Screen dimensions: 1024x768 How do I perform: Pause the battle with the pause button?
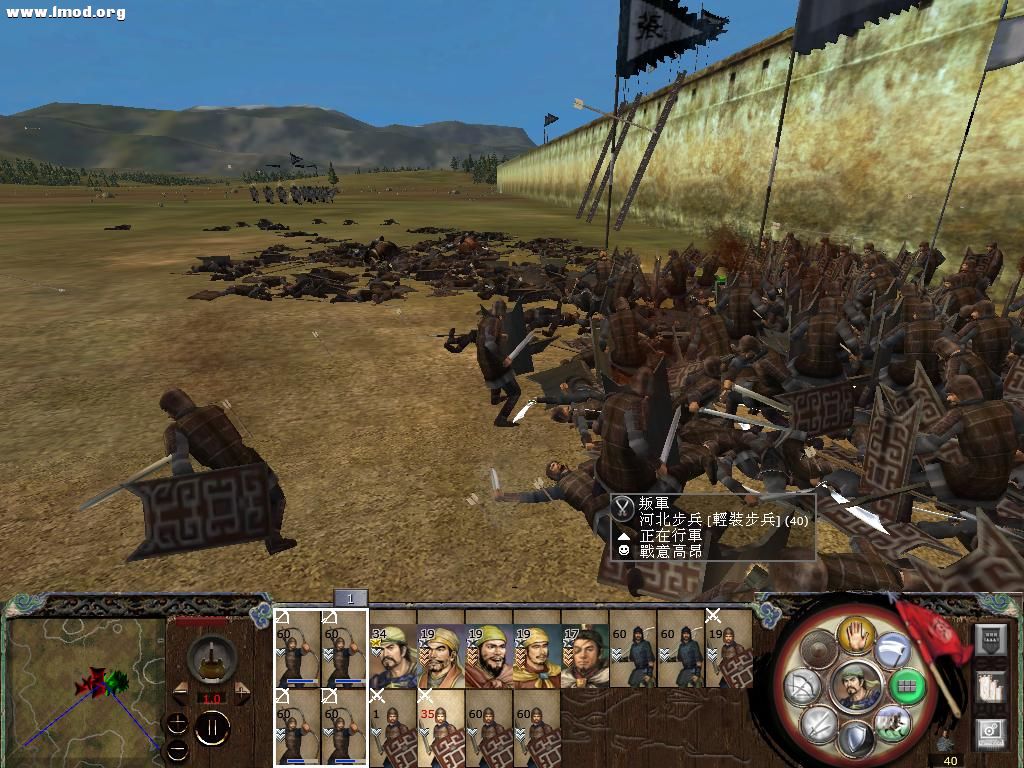pos(211,728)
